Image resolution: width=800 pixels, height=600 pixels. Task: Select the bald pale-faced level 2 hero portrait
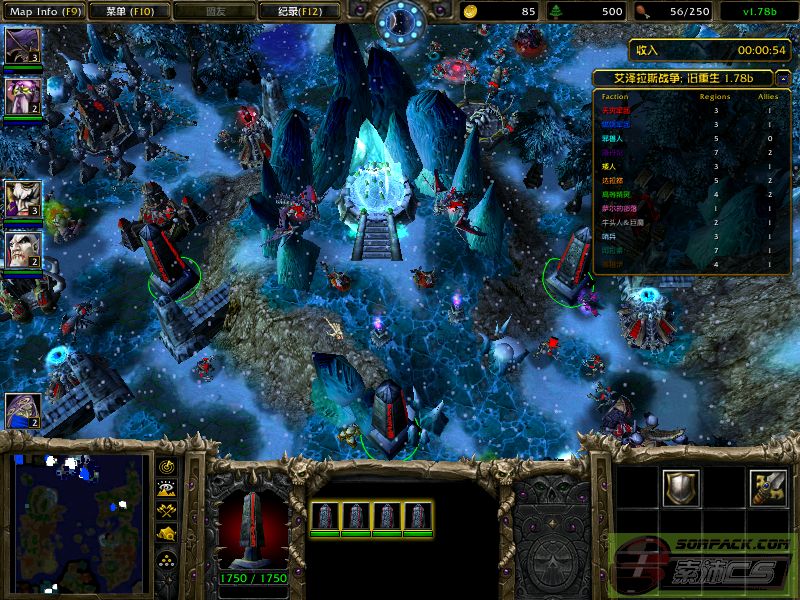pos(21,249)
